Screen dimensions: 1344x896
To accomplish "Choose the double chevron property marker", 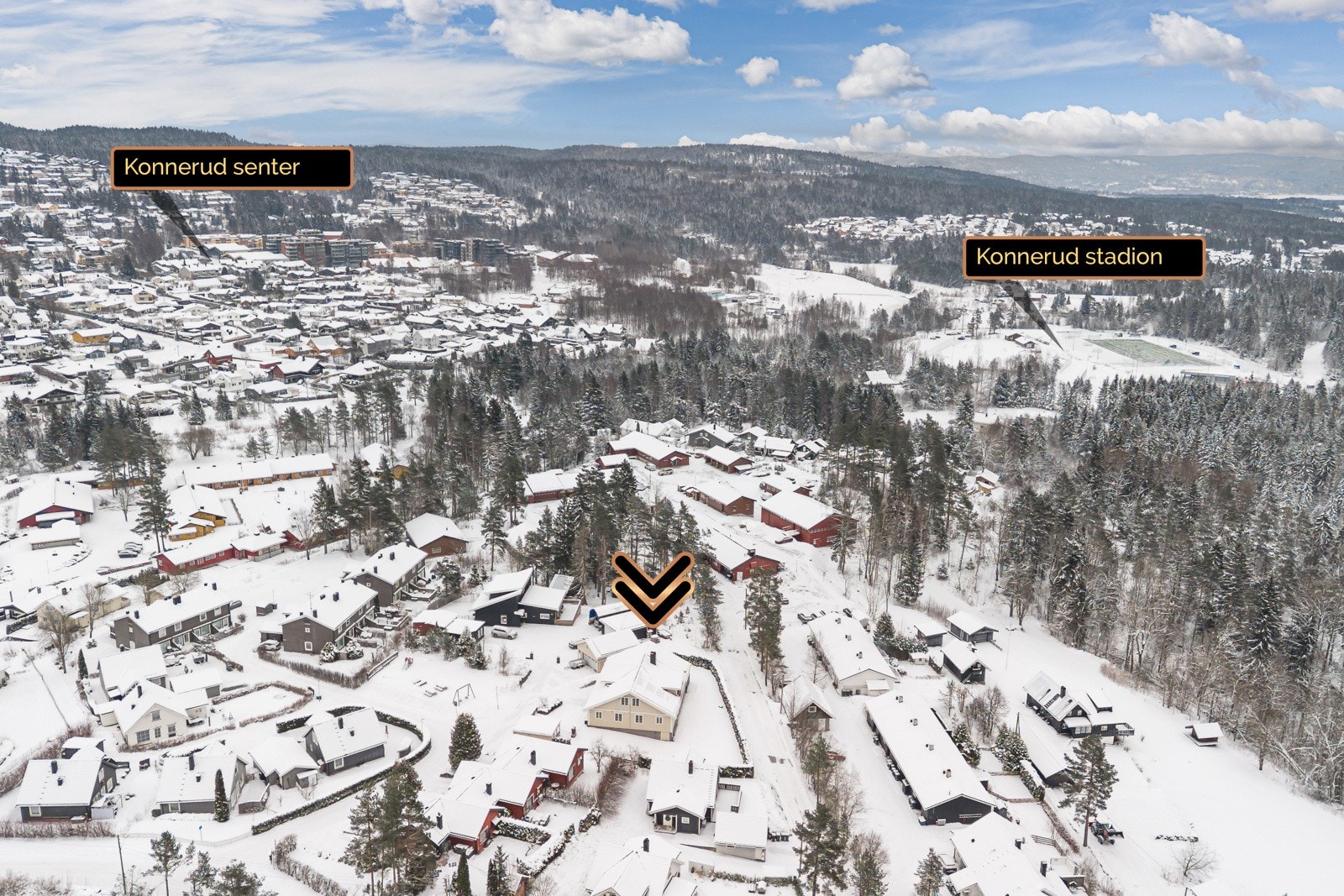I will tap(653, 588).
